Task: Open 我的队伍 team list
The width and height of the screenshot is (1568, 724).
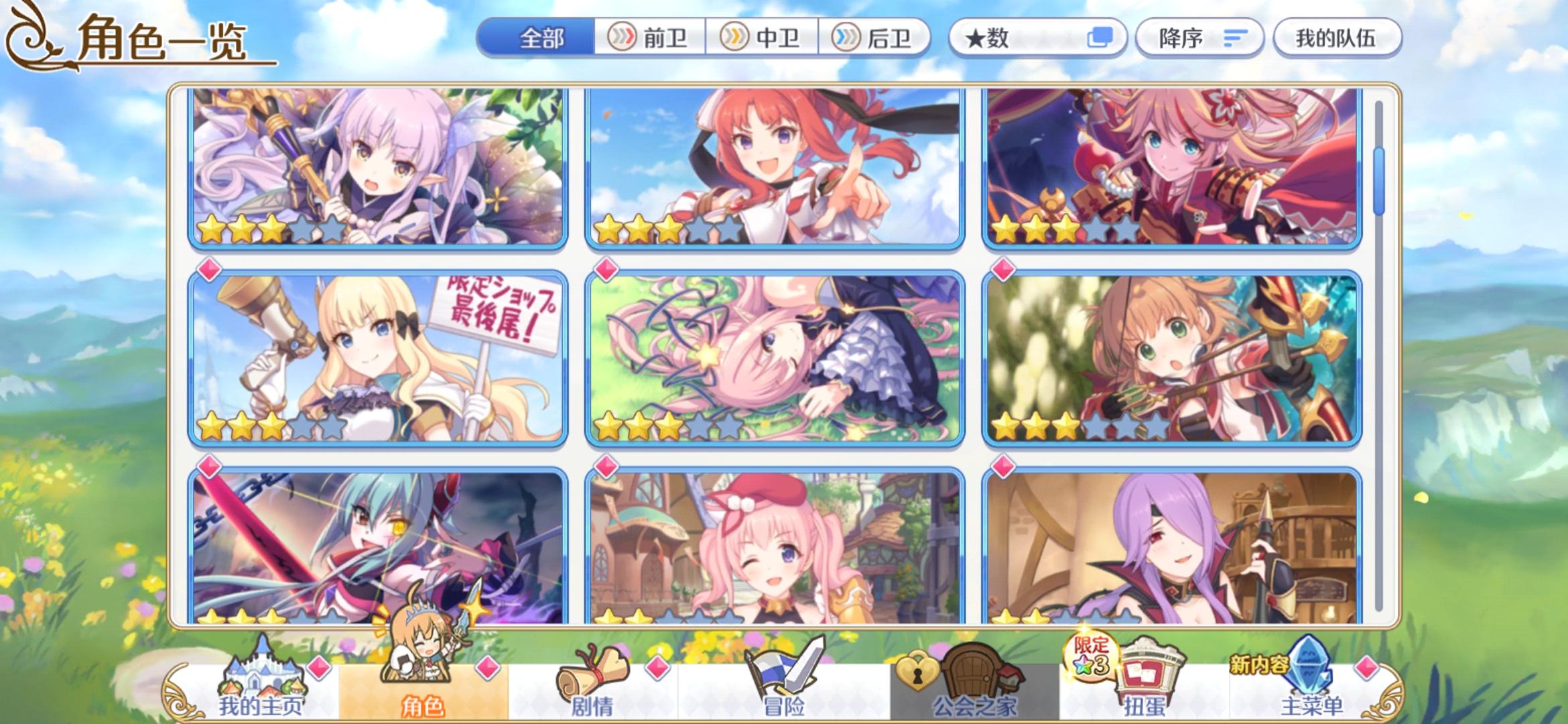Action: coord(1337,38)
